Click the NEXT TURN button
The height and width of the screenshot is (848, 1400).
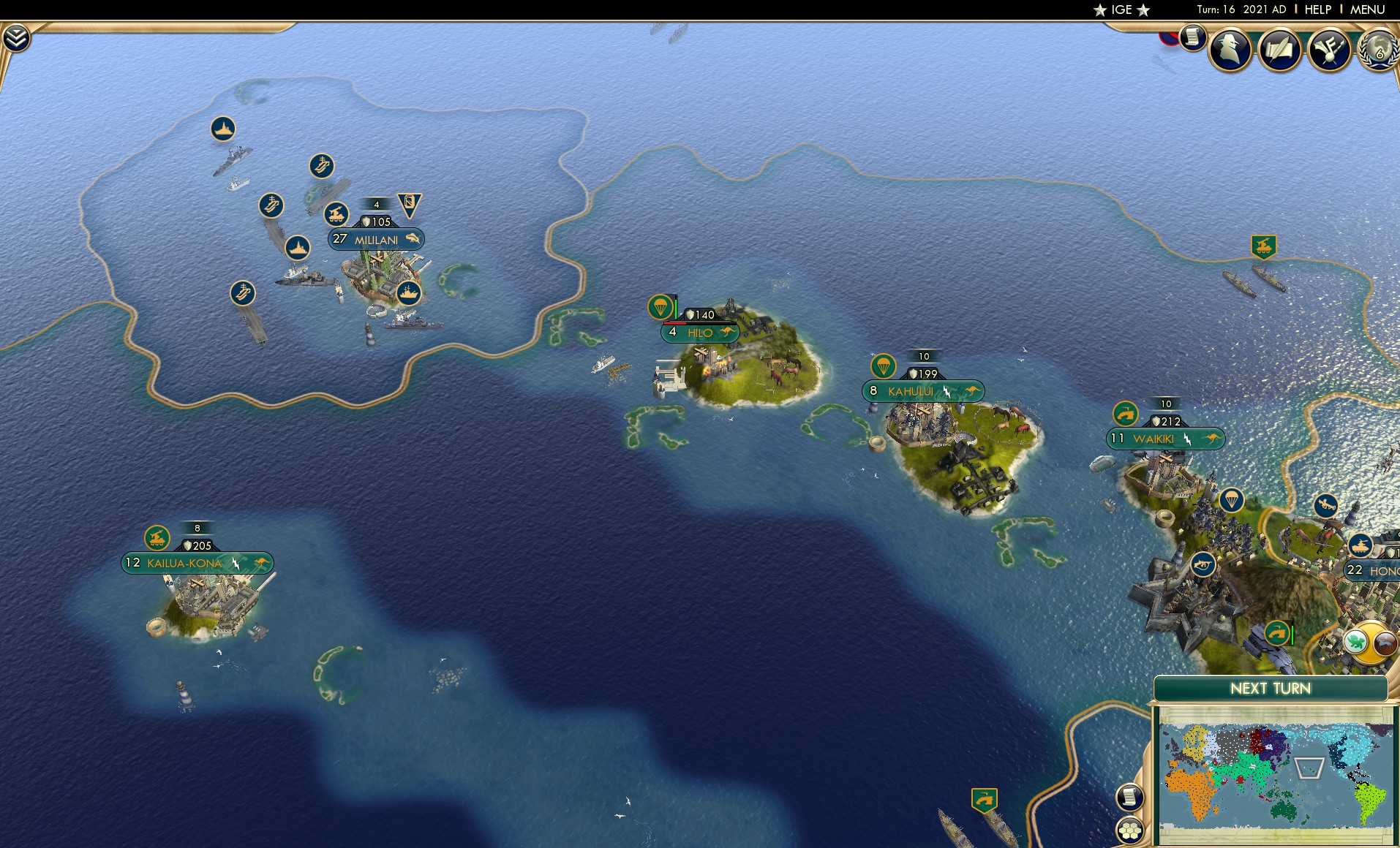coord(1271,688)
